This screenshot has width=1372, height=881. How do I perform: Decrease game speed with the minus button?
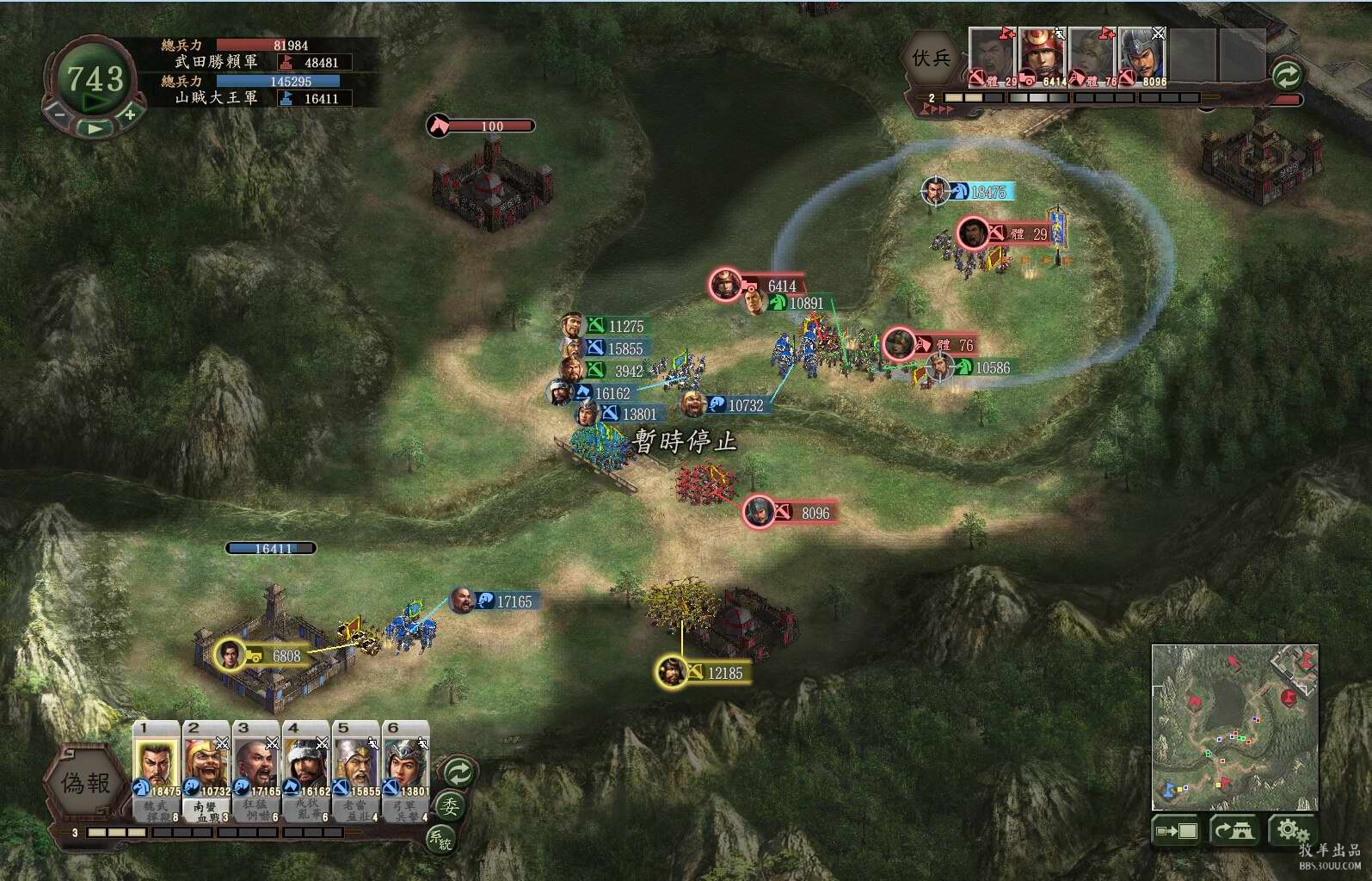59,114
